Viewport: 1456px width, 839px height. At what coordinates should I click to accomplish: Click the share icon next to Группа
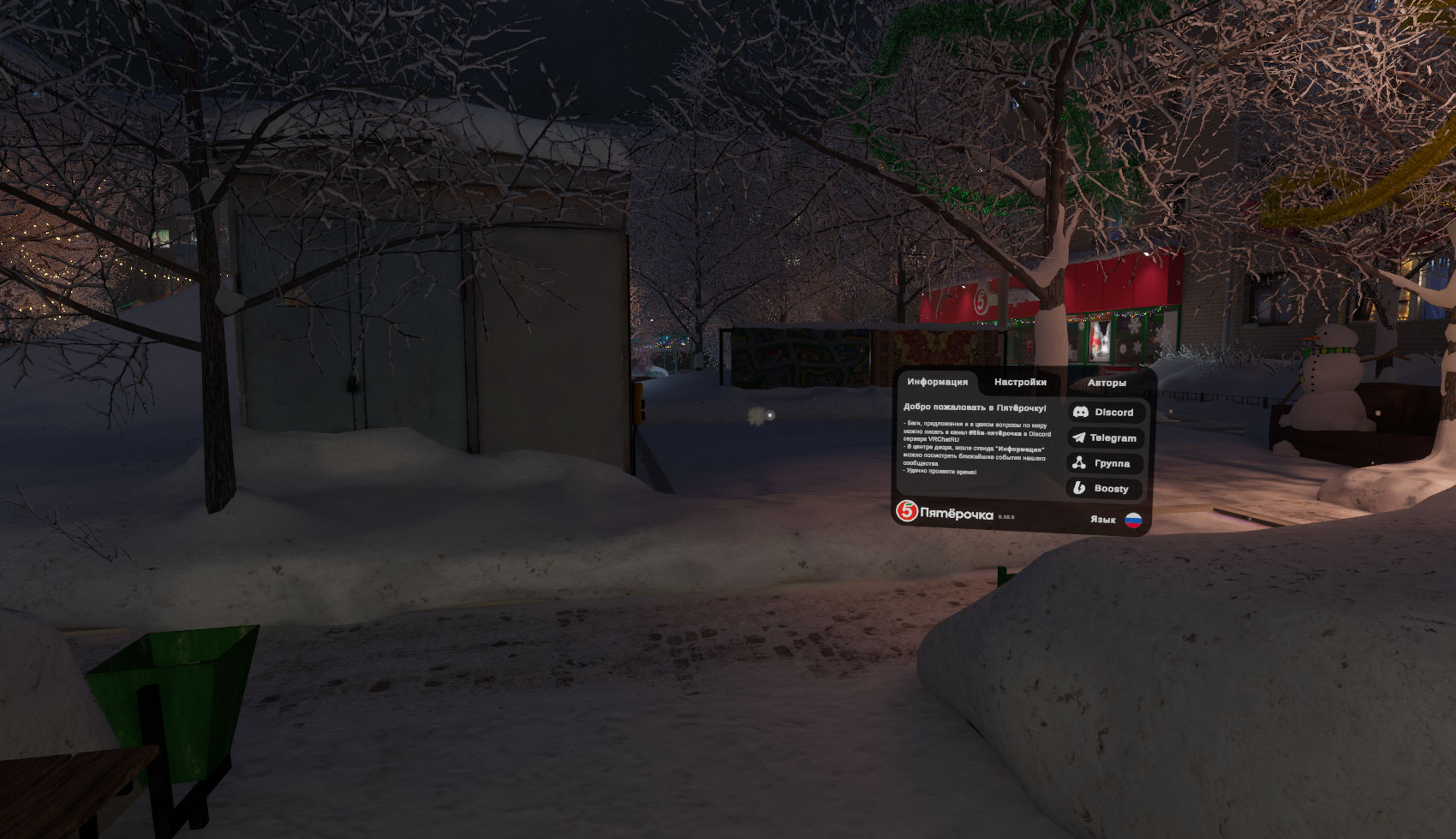(1078, 462)
